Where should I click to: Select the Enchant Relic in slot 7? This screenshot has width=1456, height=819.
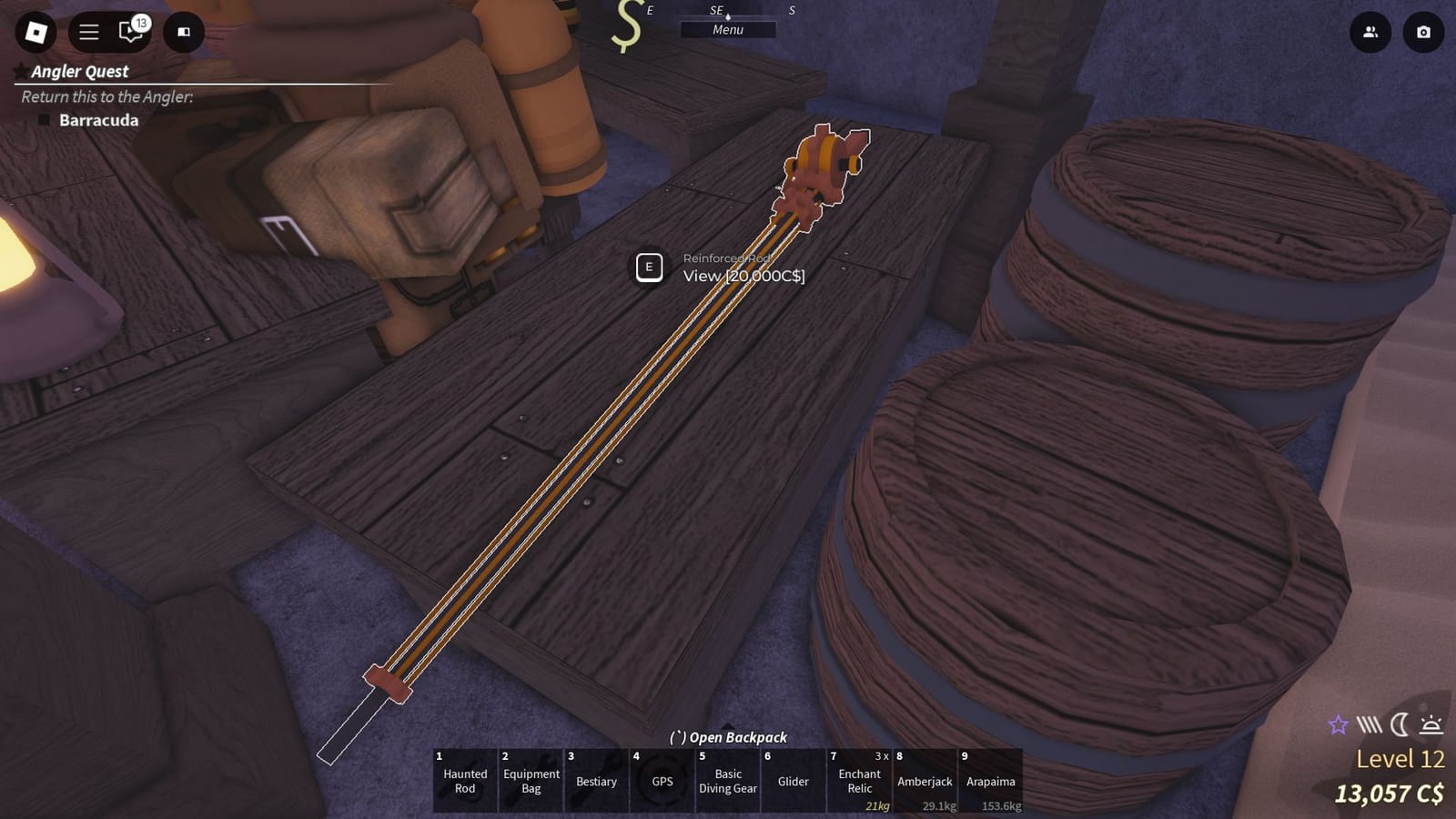[859, 781]
